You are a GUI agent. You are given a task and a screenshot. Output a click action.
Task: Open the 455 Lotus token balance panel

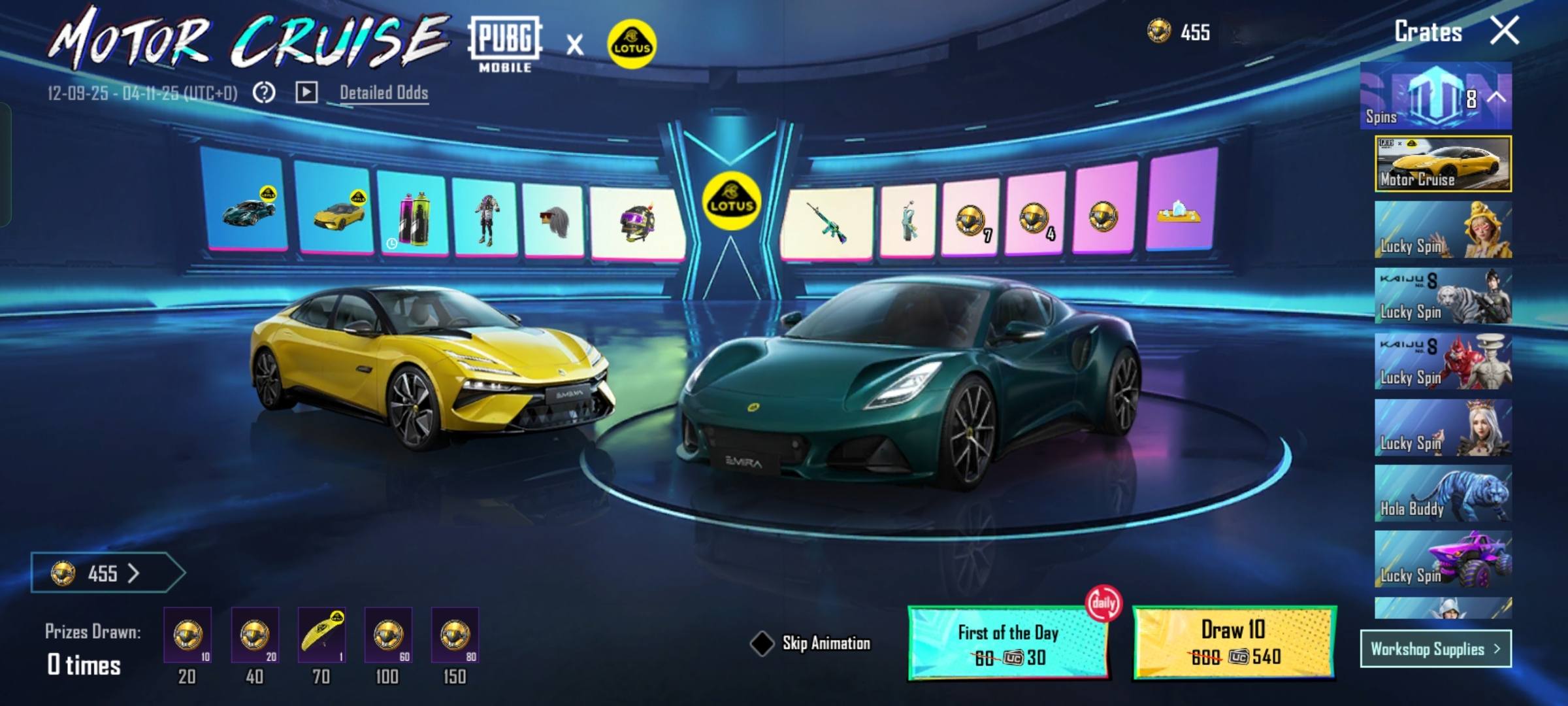[x=105, y=573]
